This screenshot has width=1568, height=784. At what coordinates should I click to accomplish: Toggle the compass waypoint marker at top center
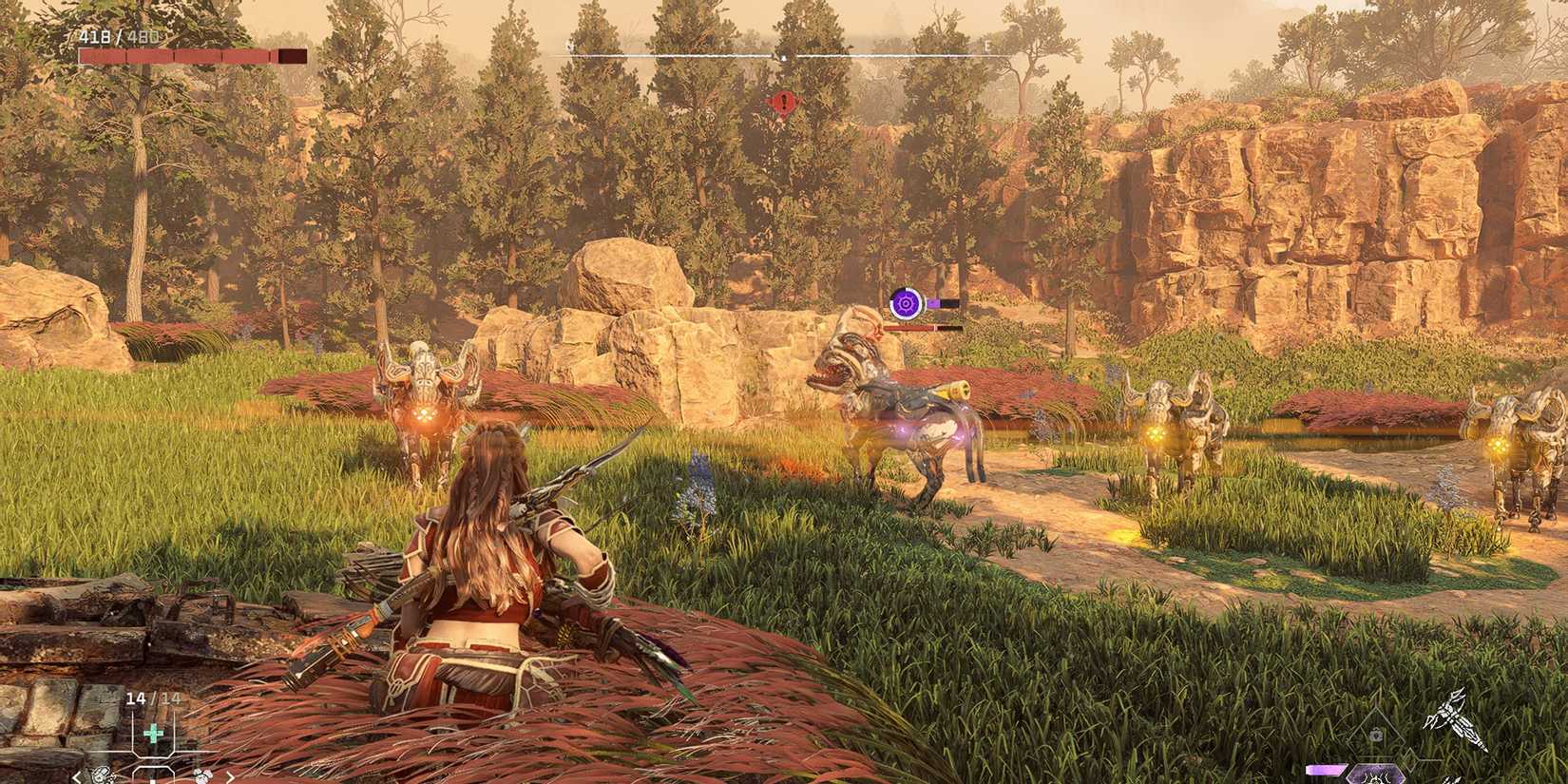click(x=782, y=59)
